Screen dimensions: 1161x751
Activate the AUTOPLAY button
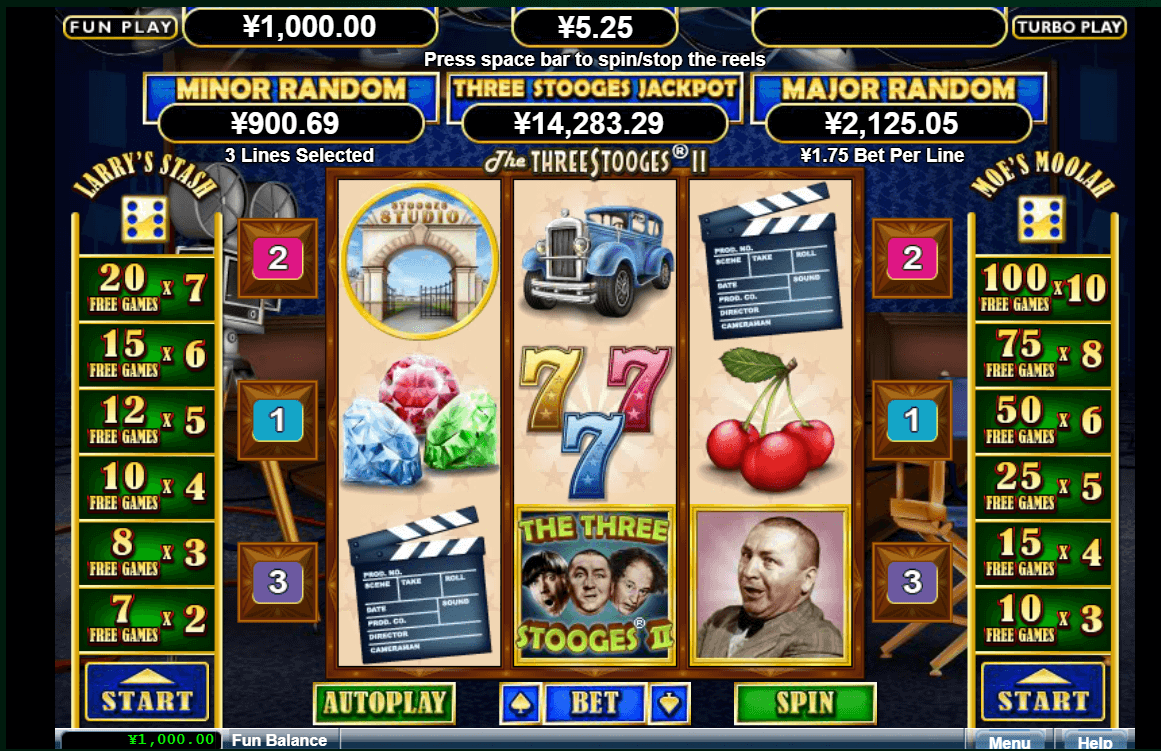click(384, 703)
